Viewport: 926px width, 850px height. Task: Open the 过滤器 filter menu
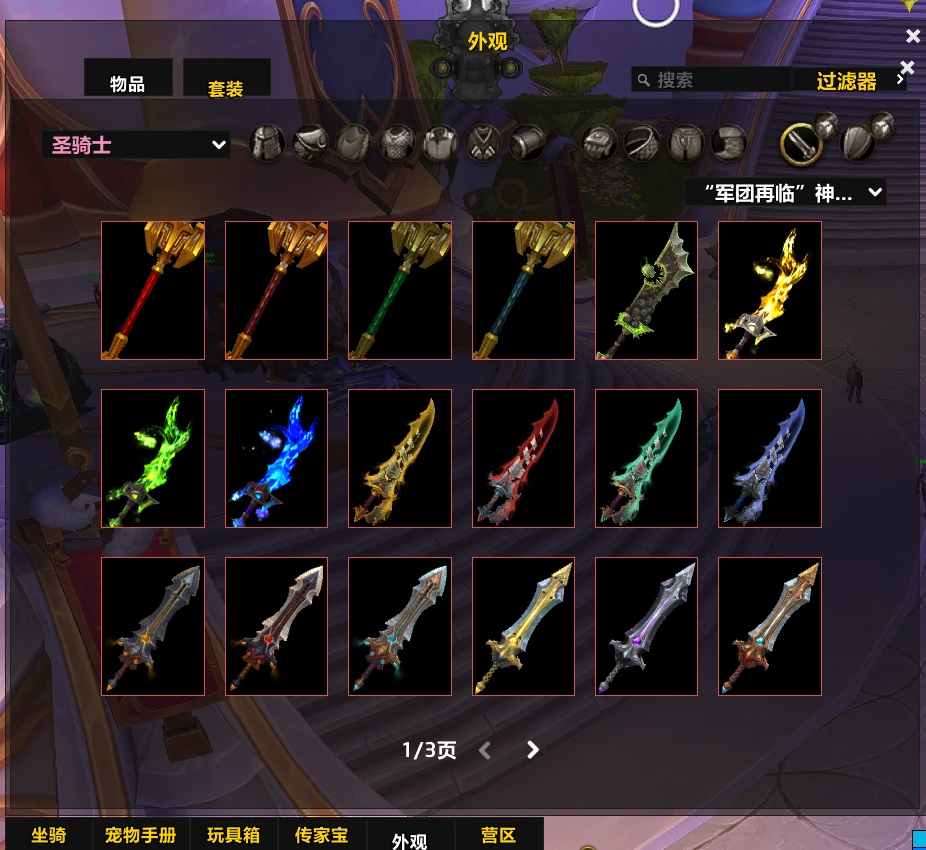(848, 81)
